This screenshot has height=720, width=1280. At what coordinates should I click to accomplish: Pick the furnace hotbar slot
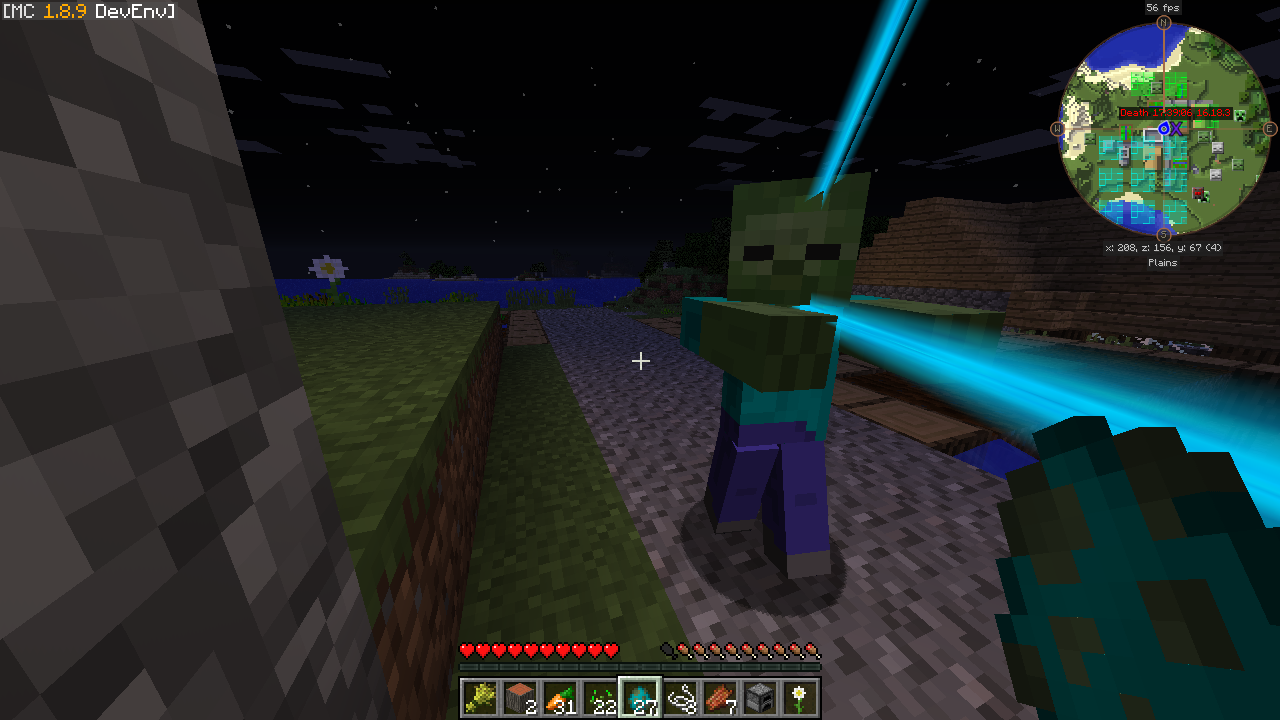pyautogui.click(x=760, y=697)
